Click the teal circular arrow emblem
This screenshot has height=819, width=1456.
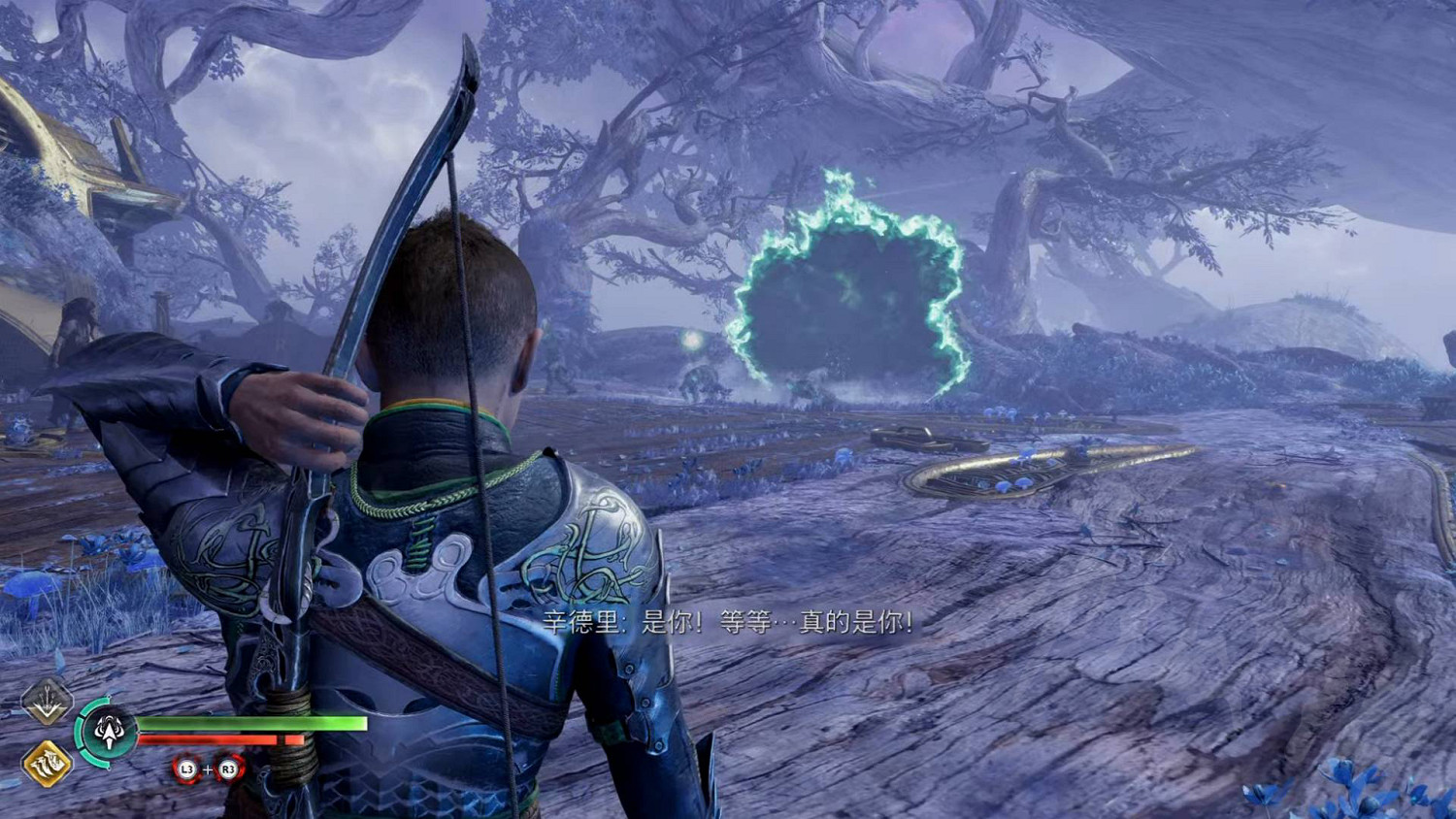coord(108,732)
